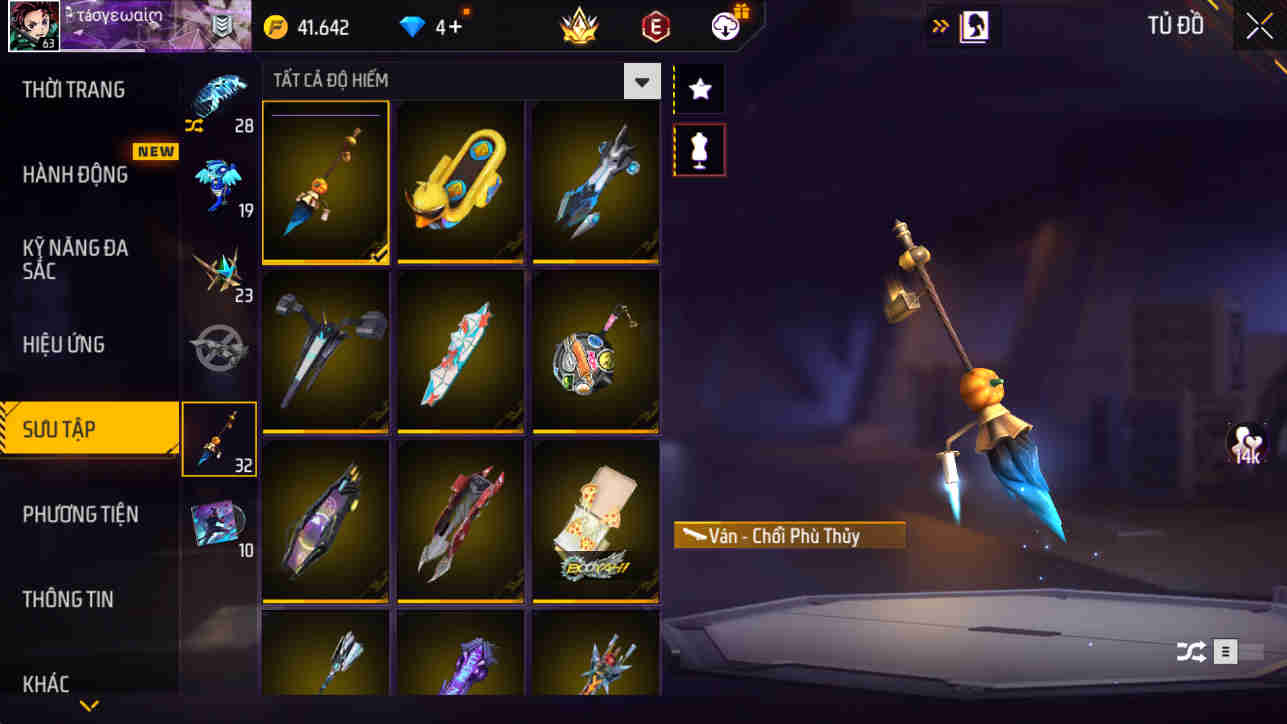Open the TẤT CẢ ĐỘ HIẾM rarity dropdown
1287x724 pixels.
click(x=643, y=81)
